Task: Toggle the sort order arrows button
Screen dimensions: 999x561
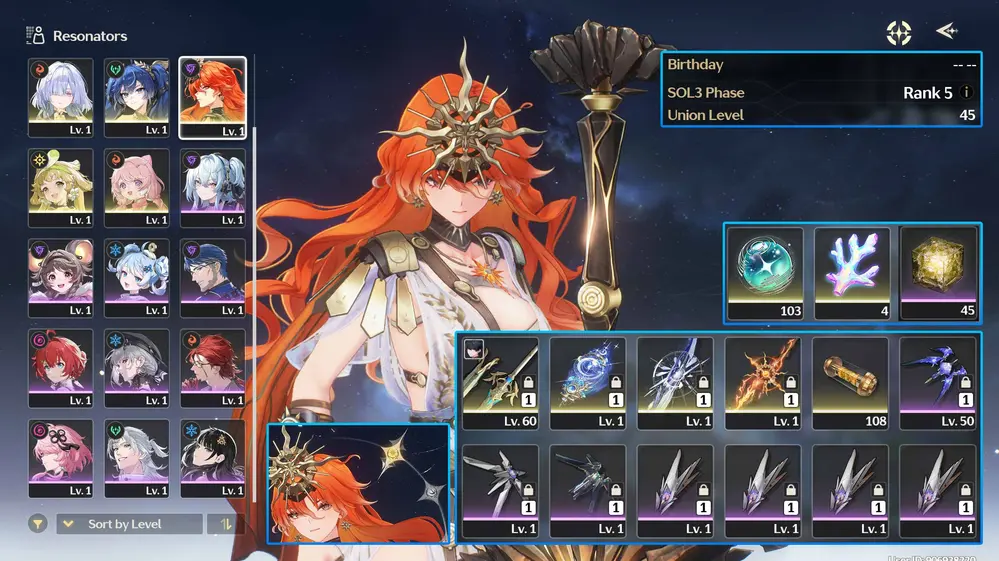Action: click(224, 524)
